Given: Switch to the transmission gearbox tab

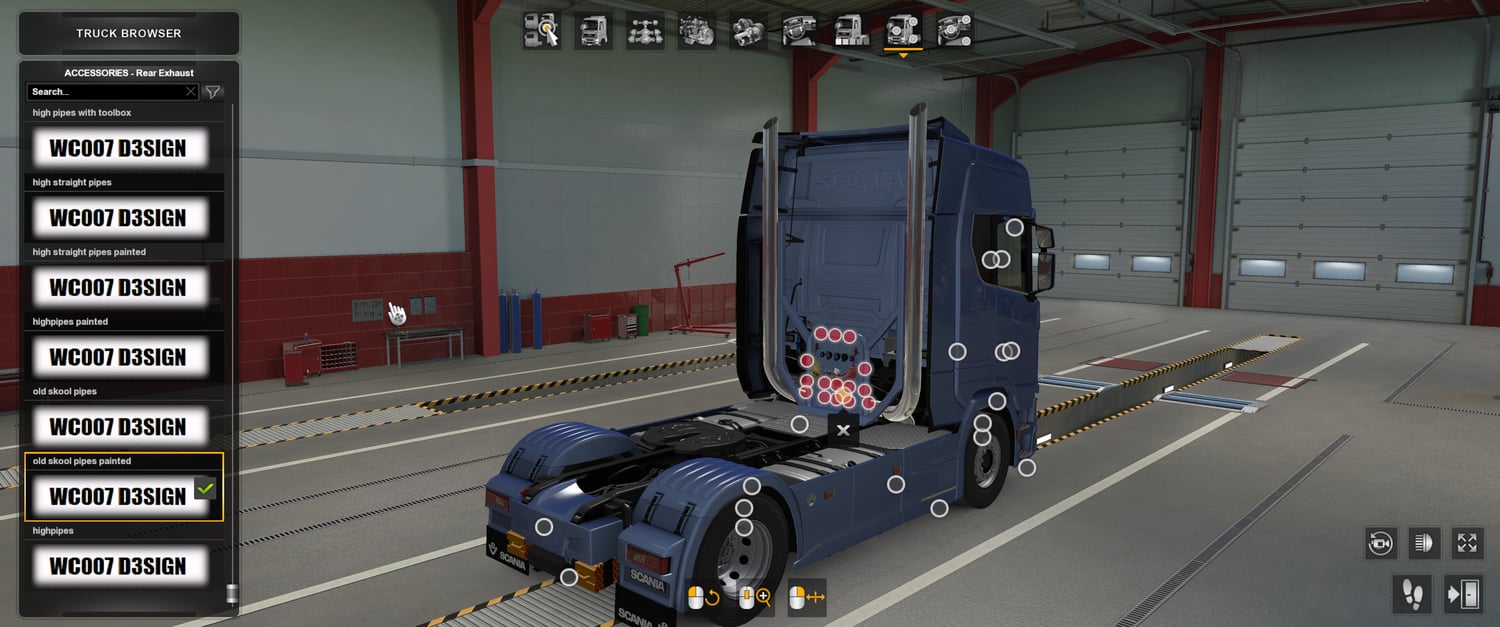Looking at the screenshot, I should tap(748, 30).
